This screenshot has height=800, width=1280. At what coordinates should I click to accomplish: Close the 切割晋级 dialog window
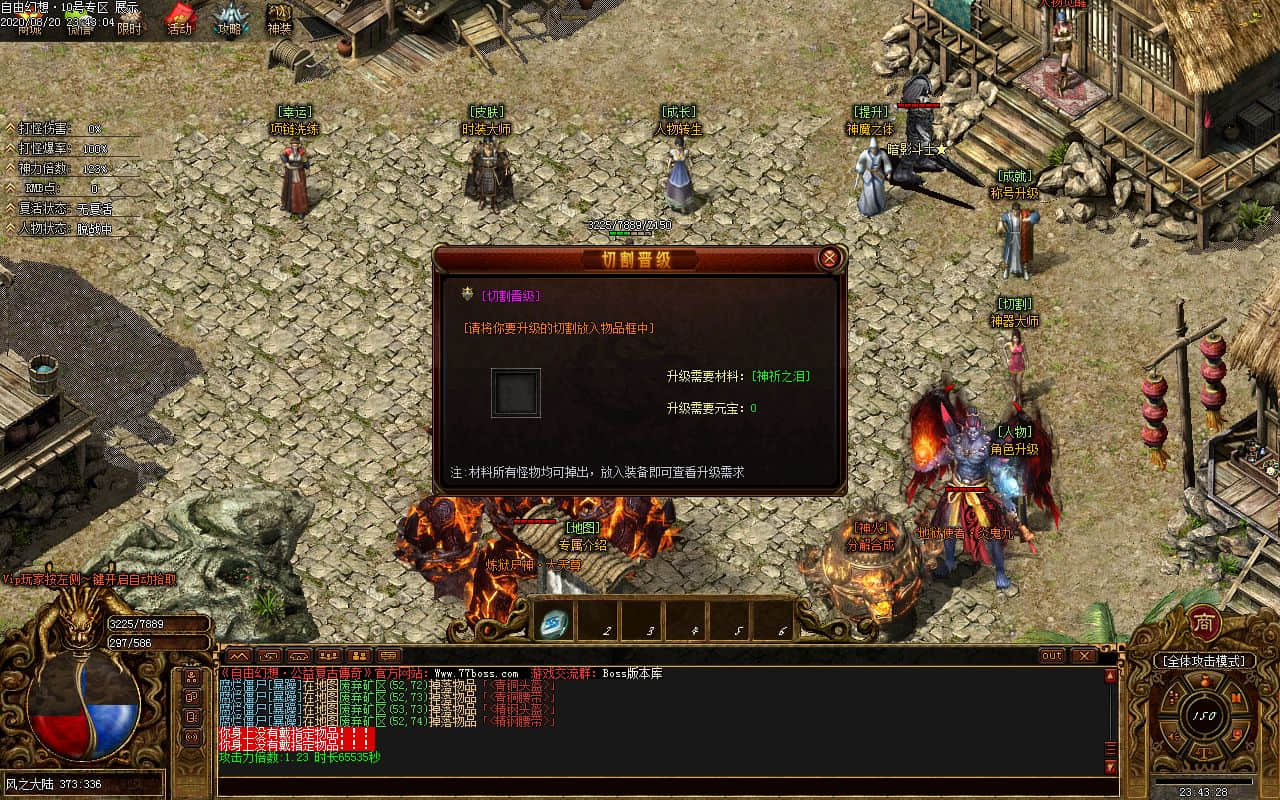pyautogui.click(x=828, y=259)
